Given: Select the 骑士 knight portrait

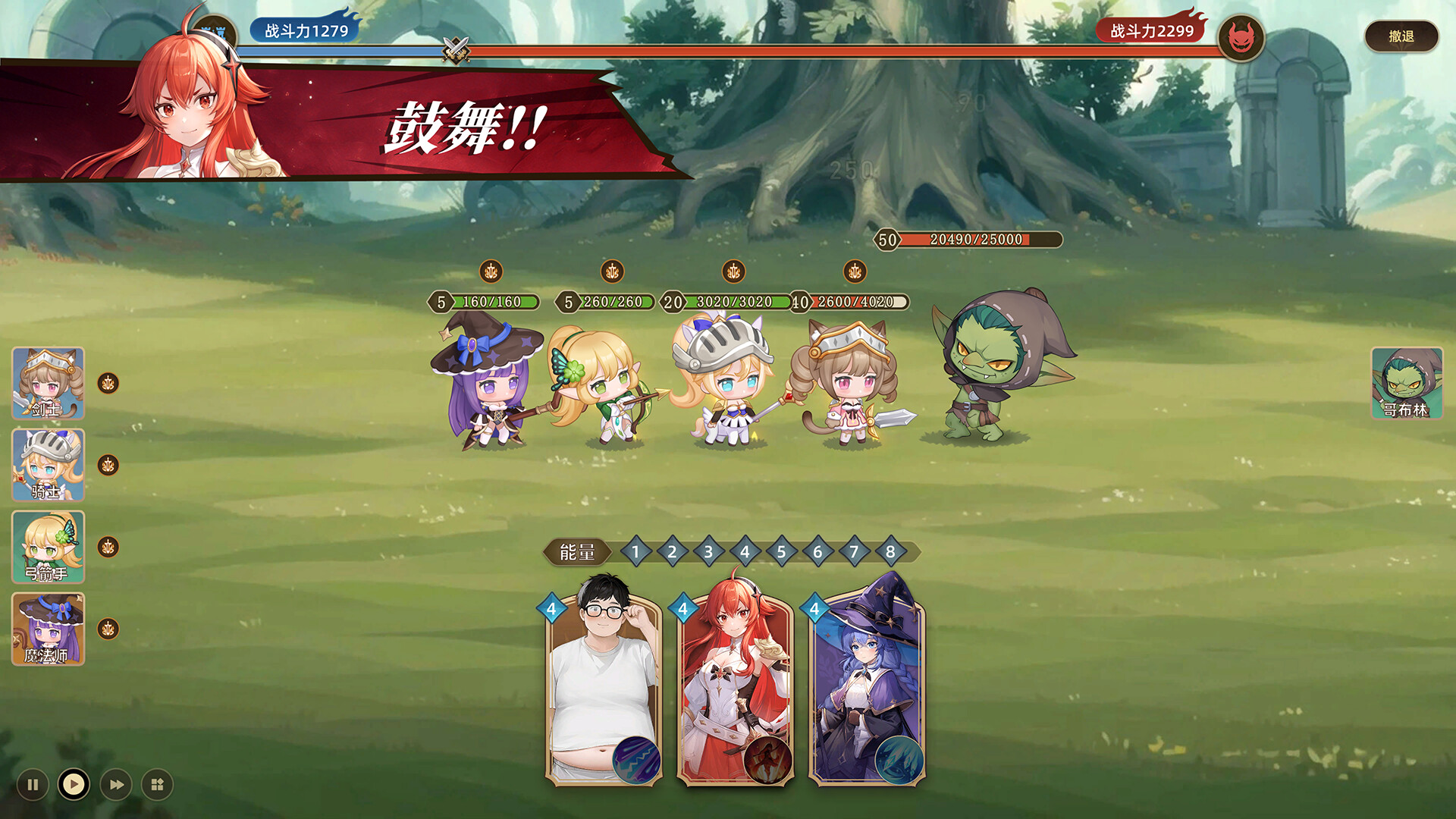Looking at the screenshot, I should 48,465.
